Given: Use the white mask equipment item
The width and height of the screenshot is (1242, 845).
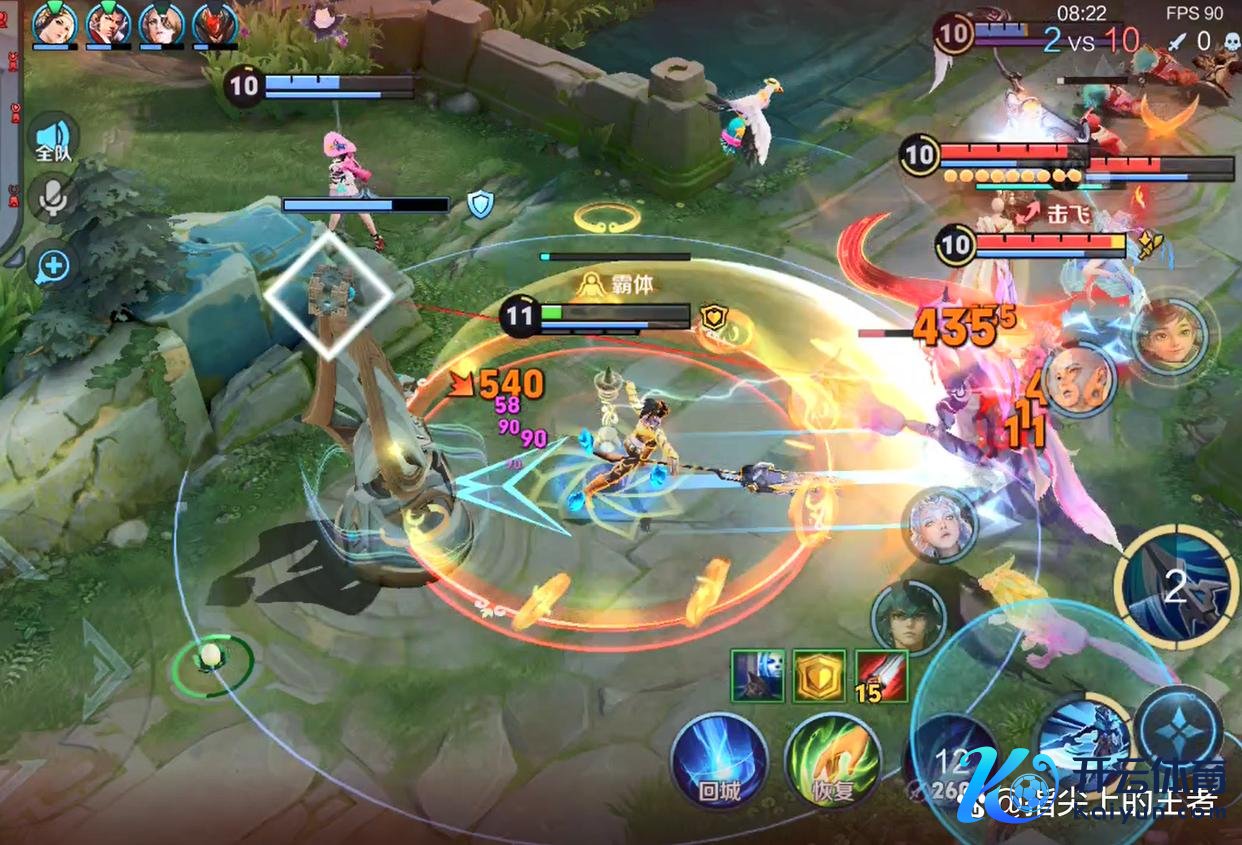Looking at the screenshot, I should pos(757,676).
